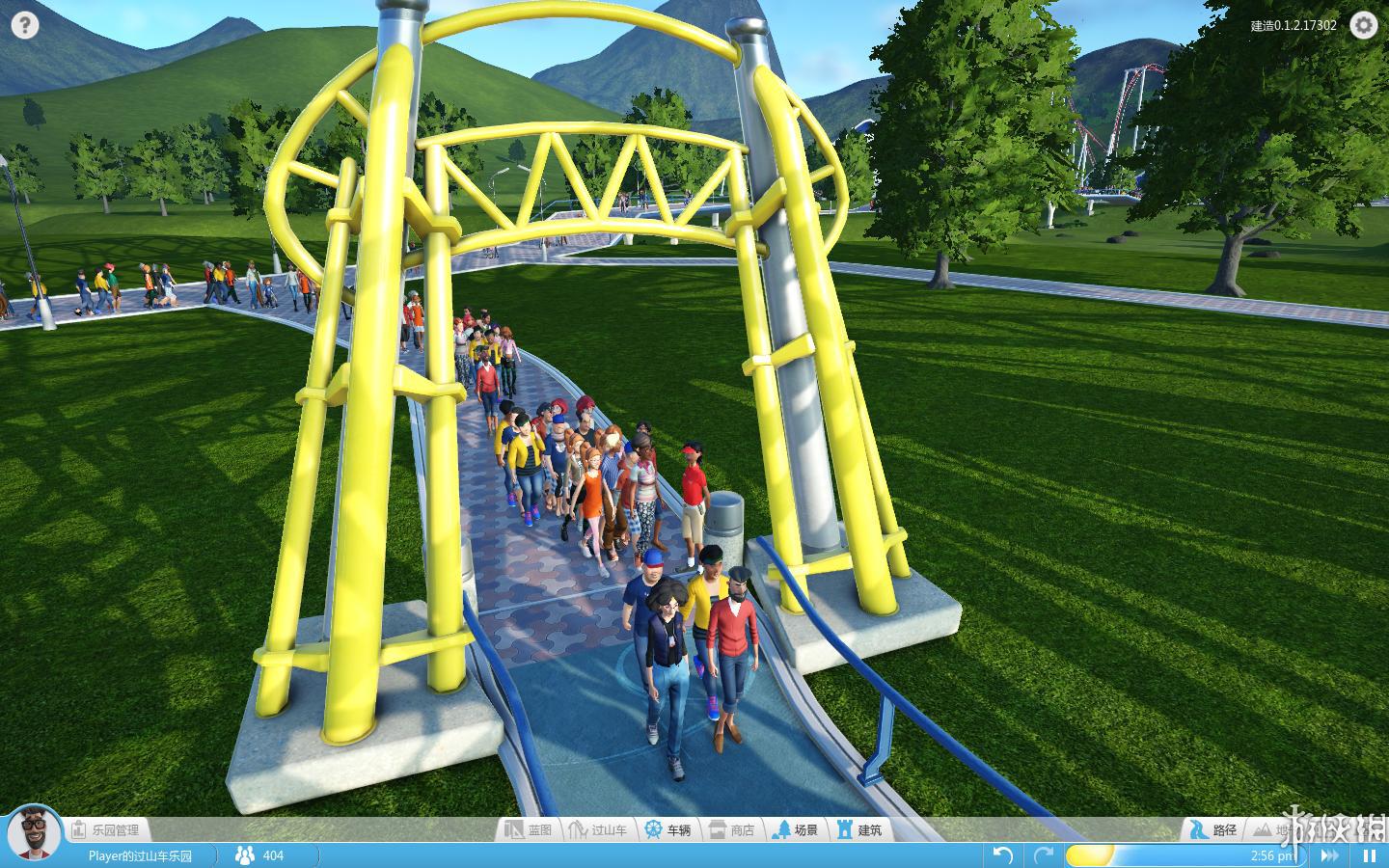This screenshot has height=868, width=1389.
Task: Pause the game simulation
Action: [x=1369, y=855]
